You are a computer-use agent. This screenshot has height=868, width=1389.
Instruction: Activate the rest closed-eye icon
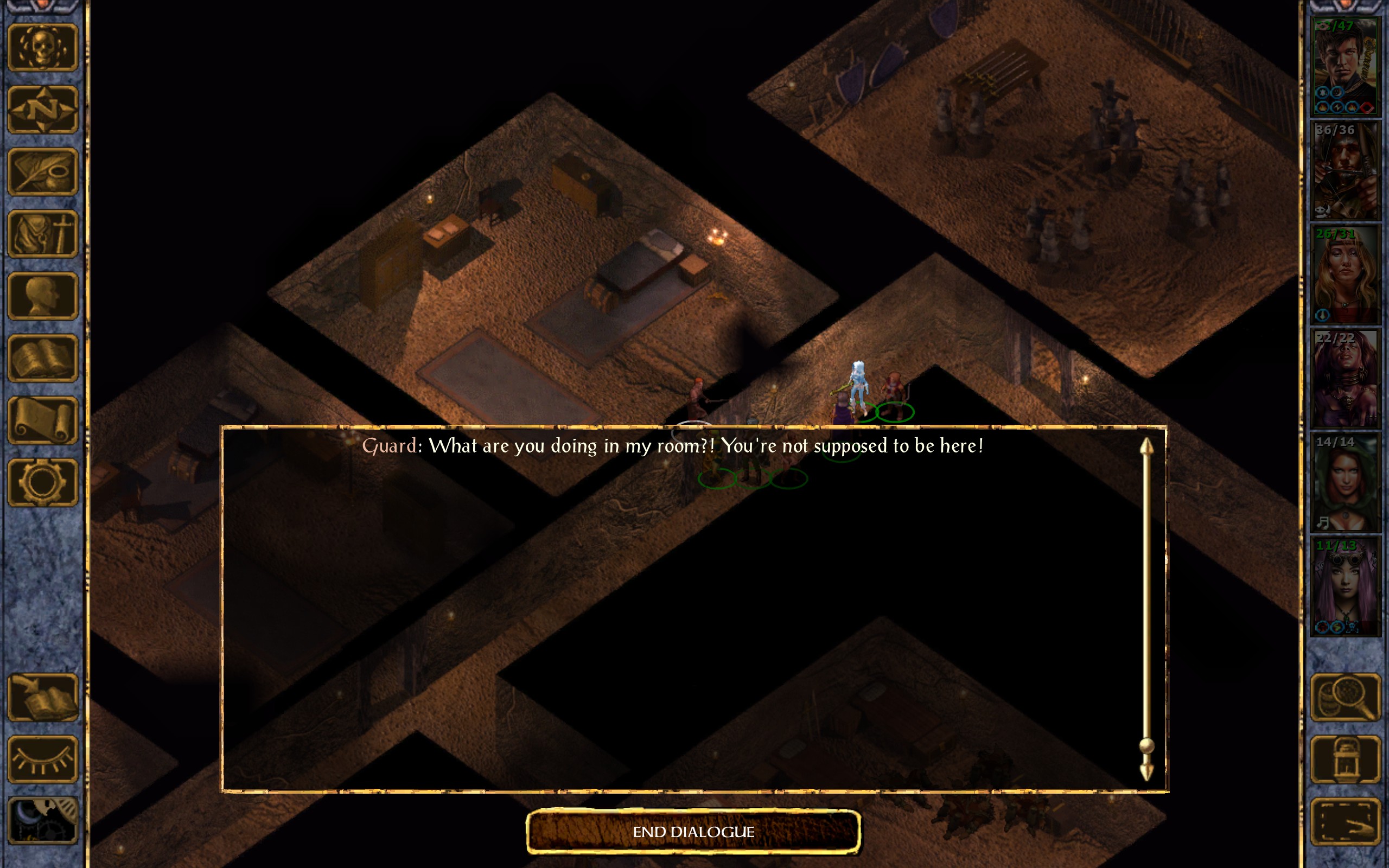coord(42,759)
